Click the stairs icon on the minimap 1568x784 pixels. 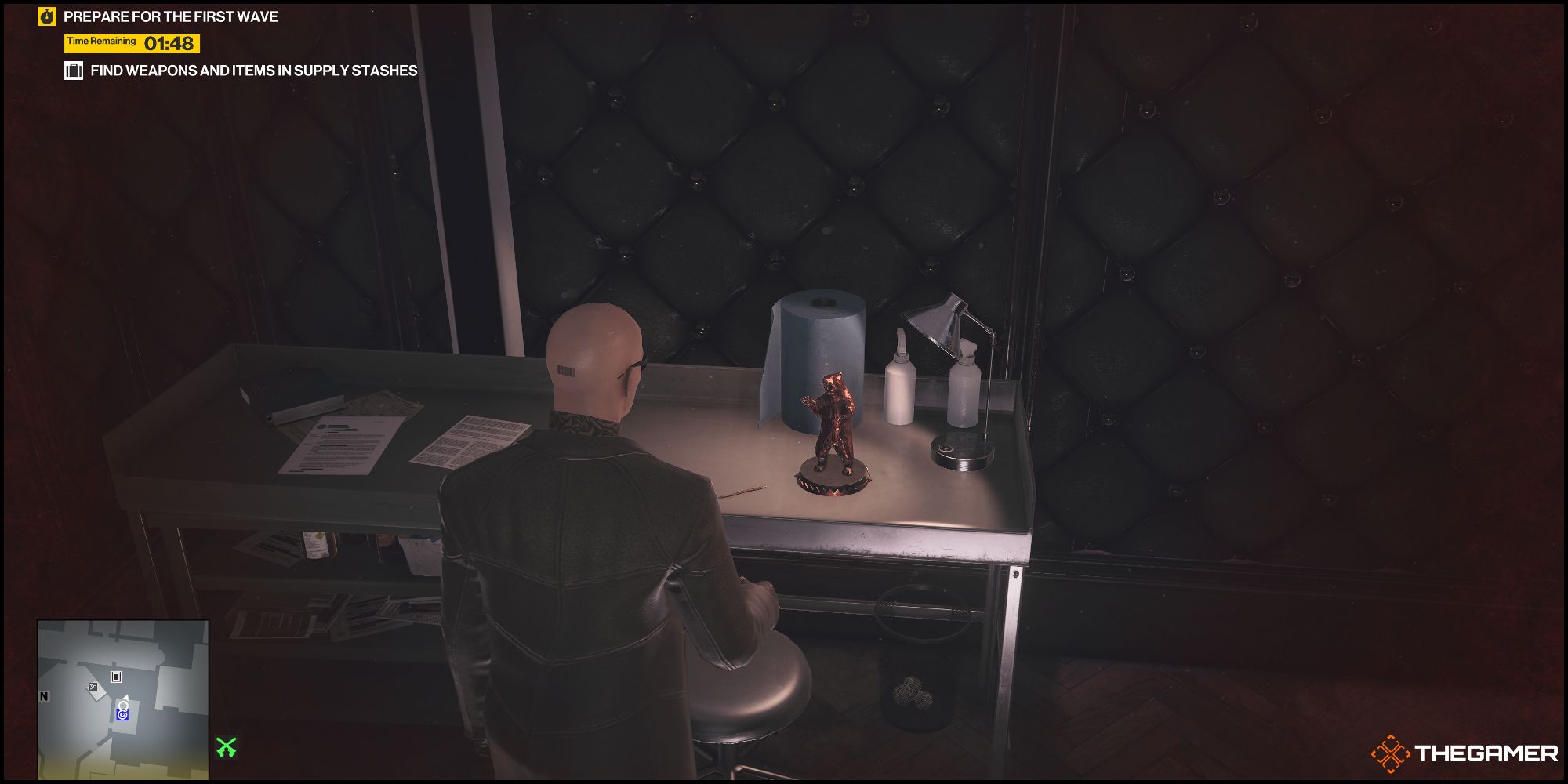93,687
